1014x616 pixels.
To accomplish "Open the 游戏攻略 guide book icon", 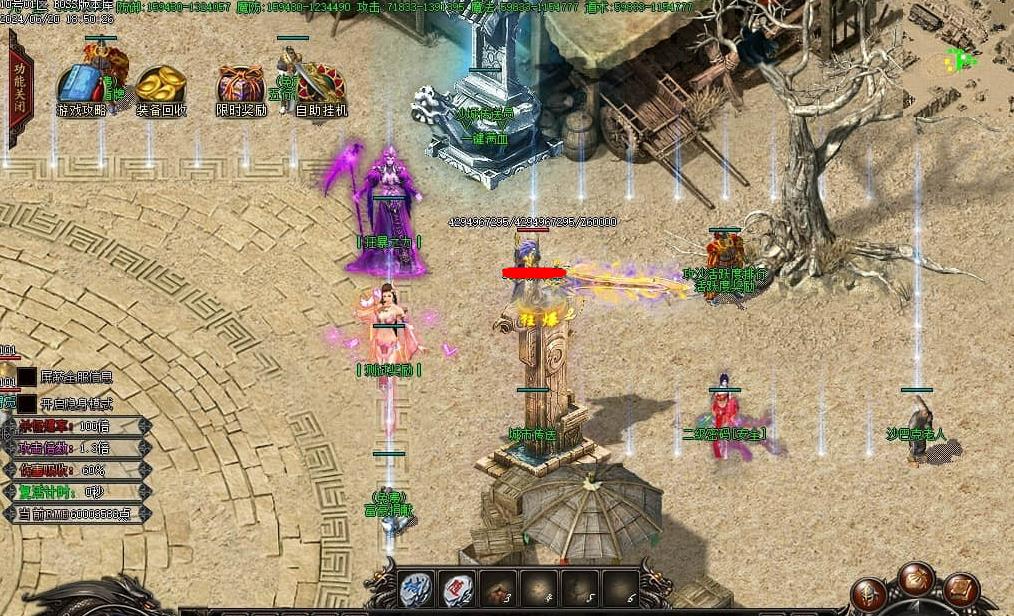I will (x=81, y=87).
